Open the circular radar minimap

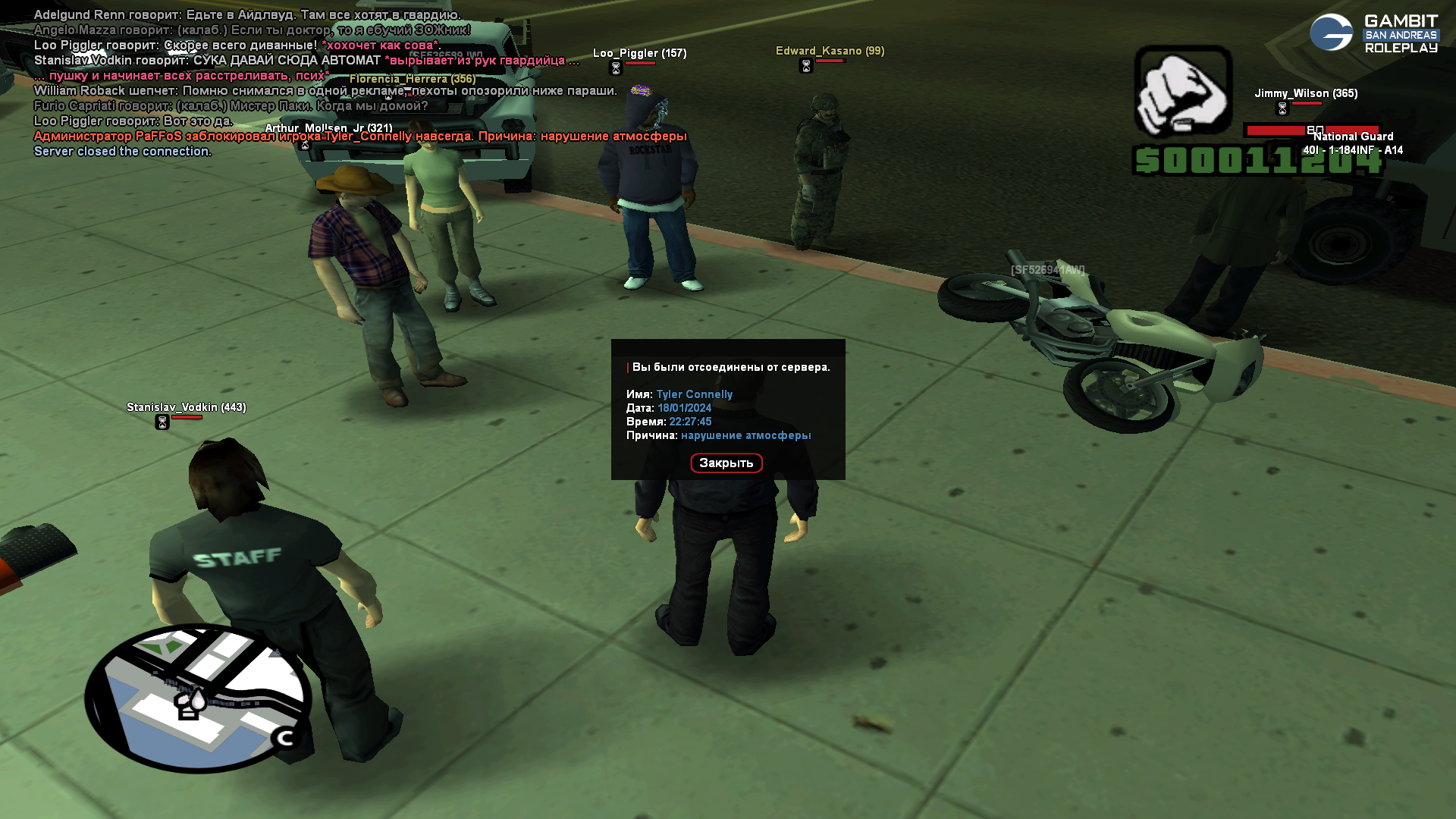tap(198, 698)
